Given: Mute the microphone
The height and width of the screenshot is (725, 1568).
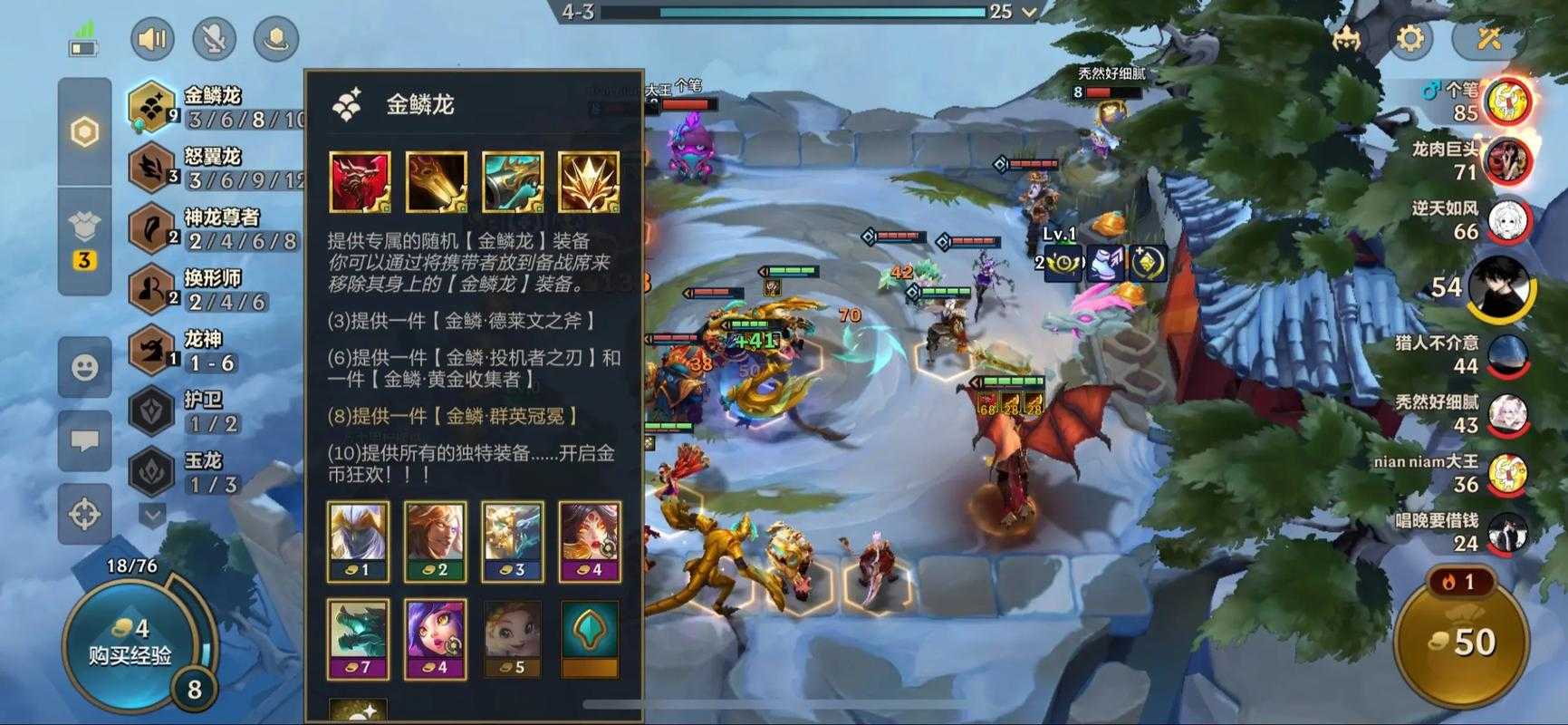Looking at the screenshot, I should pyautogui.click(x=215, y=39).
